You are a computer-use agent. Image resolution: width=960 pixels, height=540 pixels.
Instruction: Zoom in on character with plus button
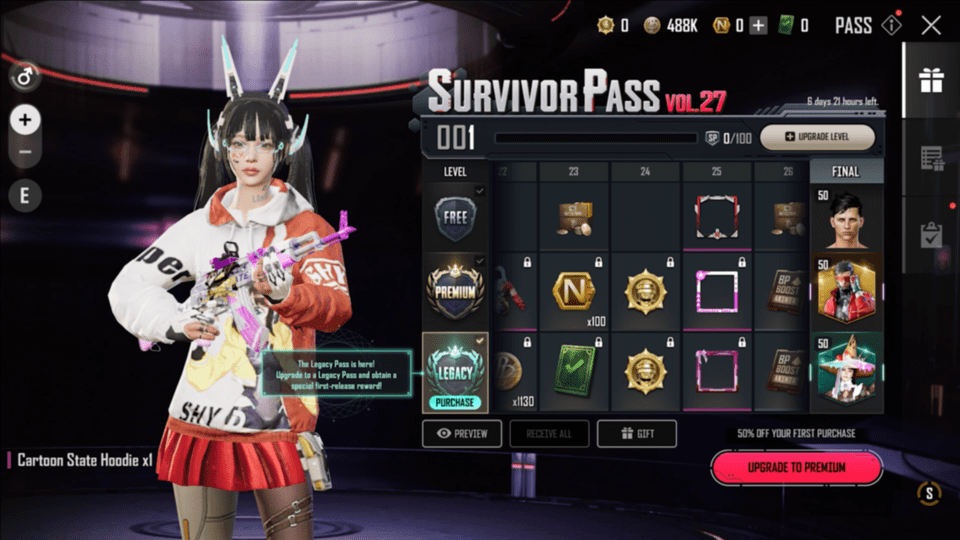25,120
